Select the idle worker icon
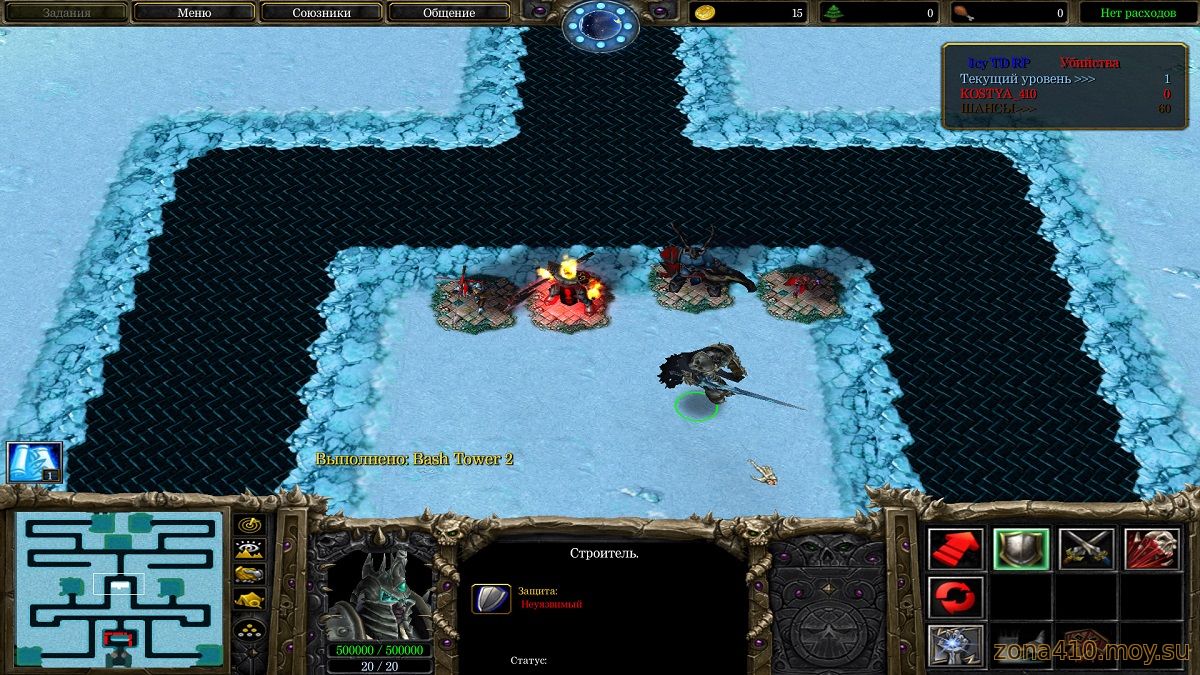Viewport: 1200px width, 675px height. [35, 462]
